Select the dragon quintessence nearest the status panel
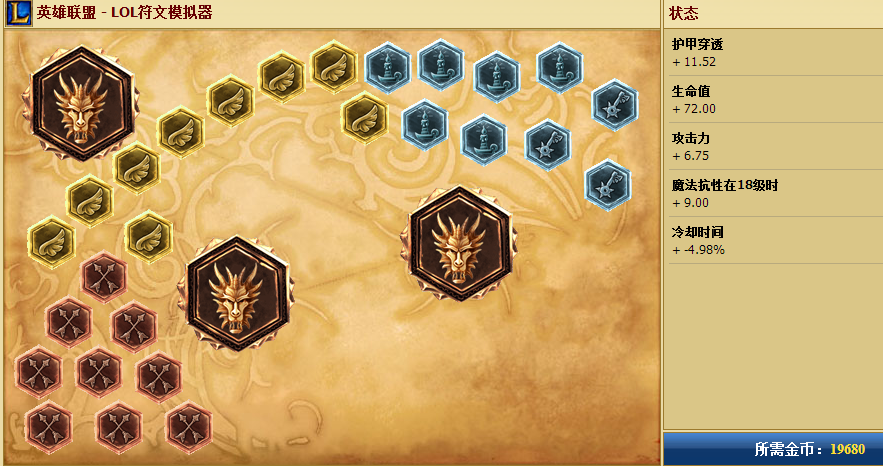 point(459,245)
